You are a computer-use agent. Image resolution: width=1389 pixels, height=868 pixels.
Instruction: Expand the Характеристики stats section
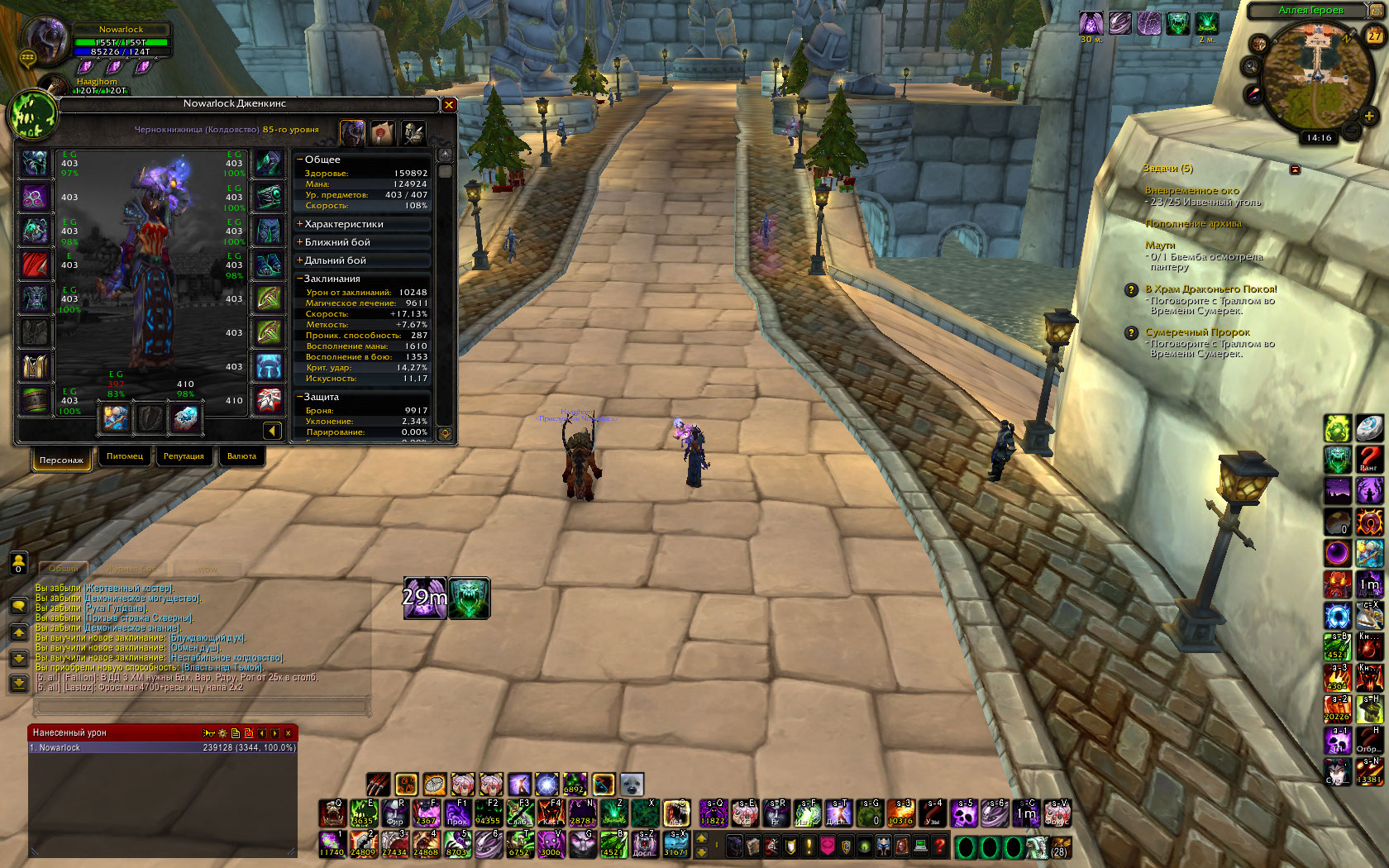[344, 224]
